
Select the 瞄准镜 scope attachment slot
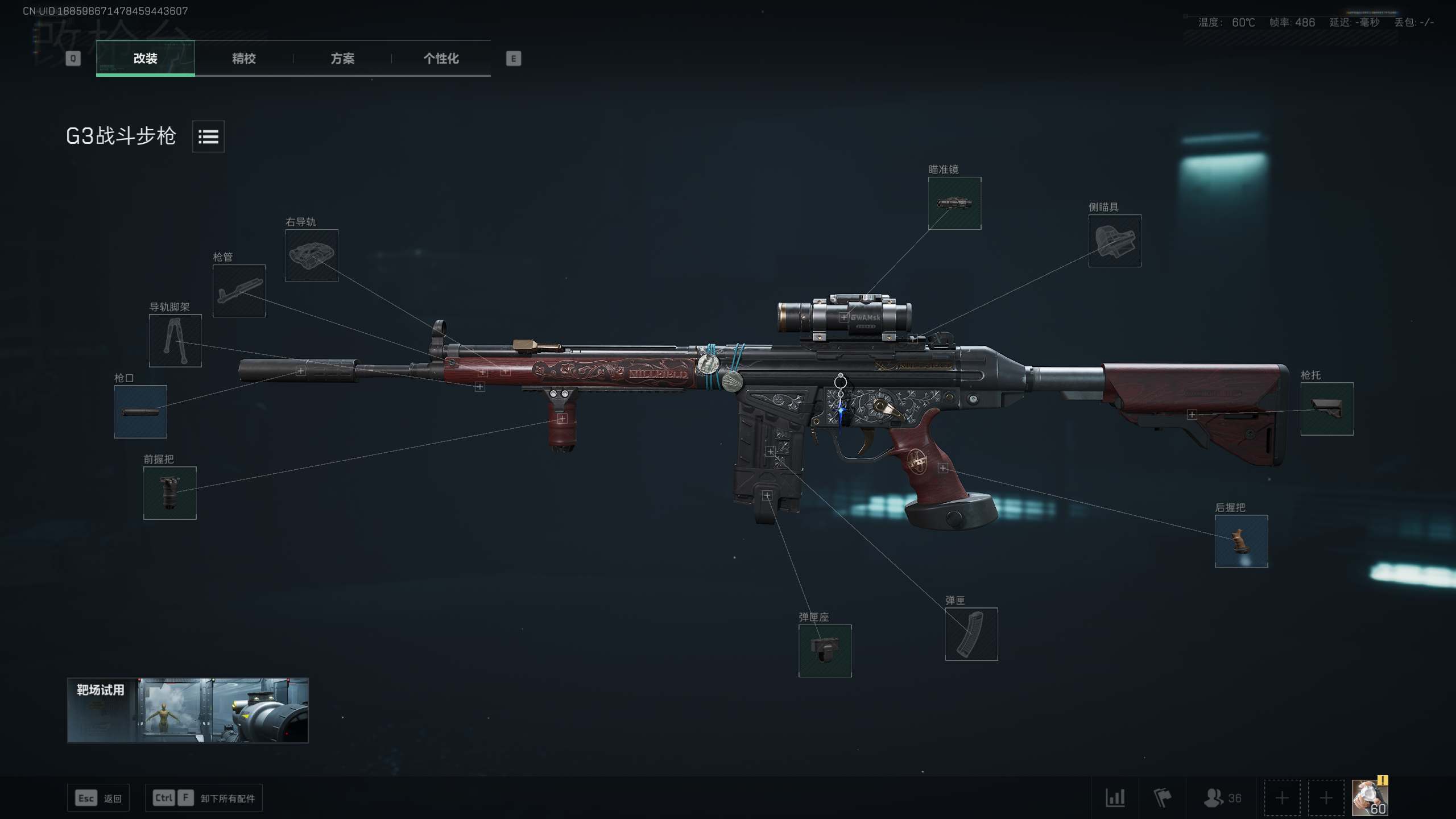click(954, 204)
